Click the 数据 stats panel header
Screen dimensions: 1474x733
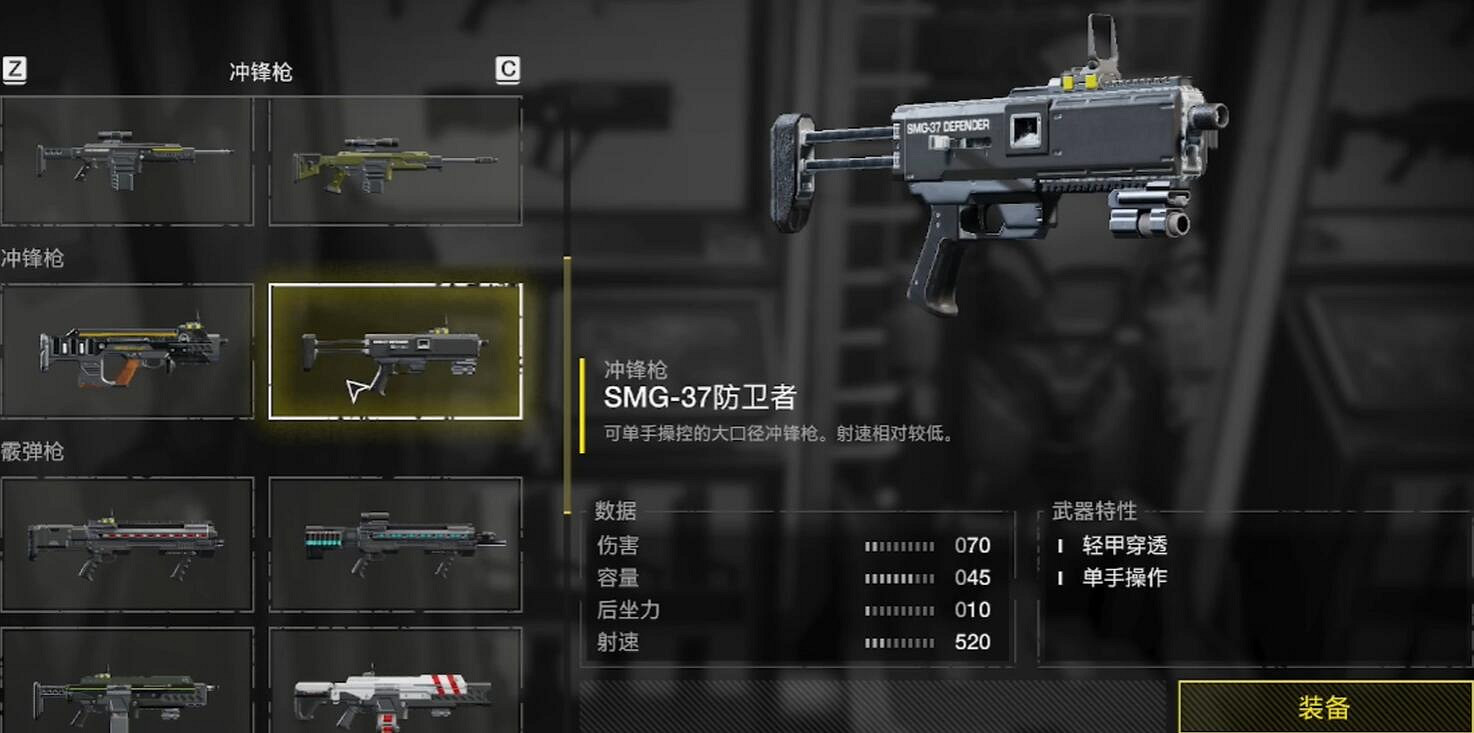pyautogui.click(x=612, y=511)
